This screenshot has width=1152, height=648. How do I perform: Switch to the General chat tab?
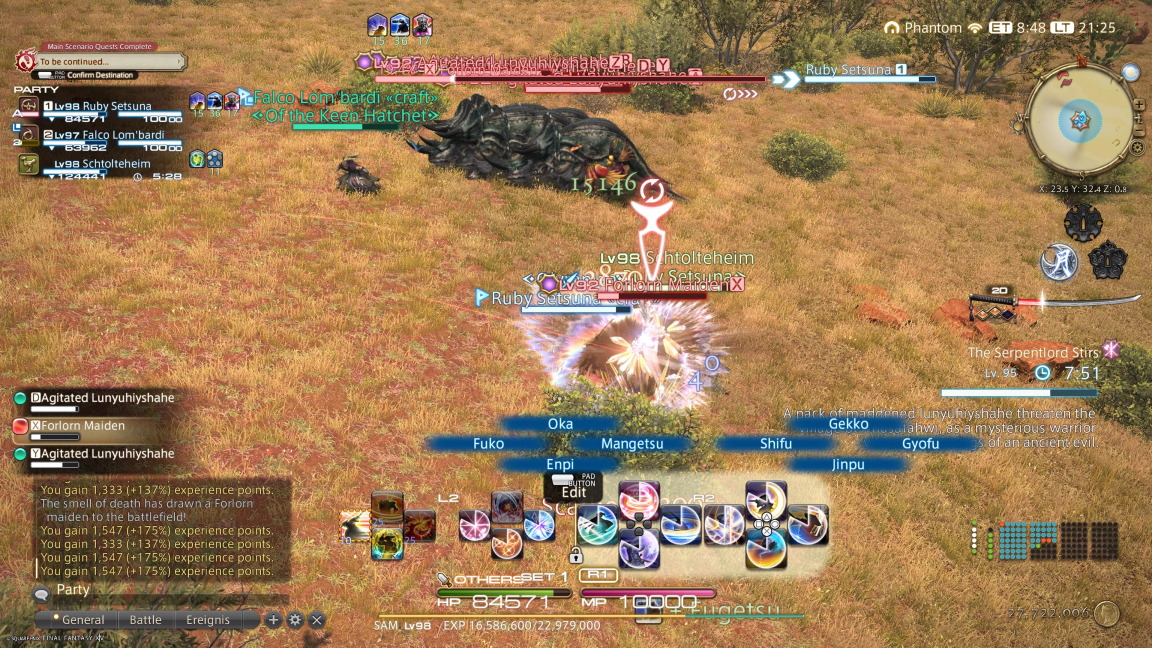(x=83, y=620)
